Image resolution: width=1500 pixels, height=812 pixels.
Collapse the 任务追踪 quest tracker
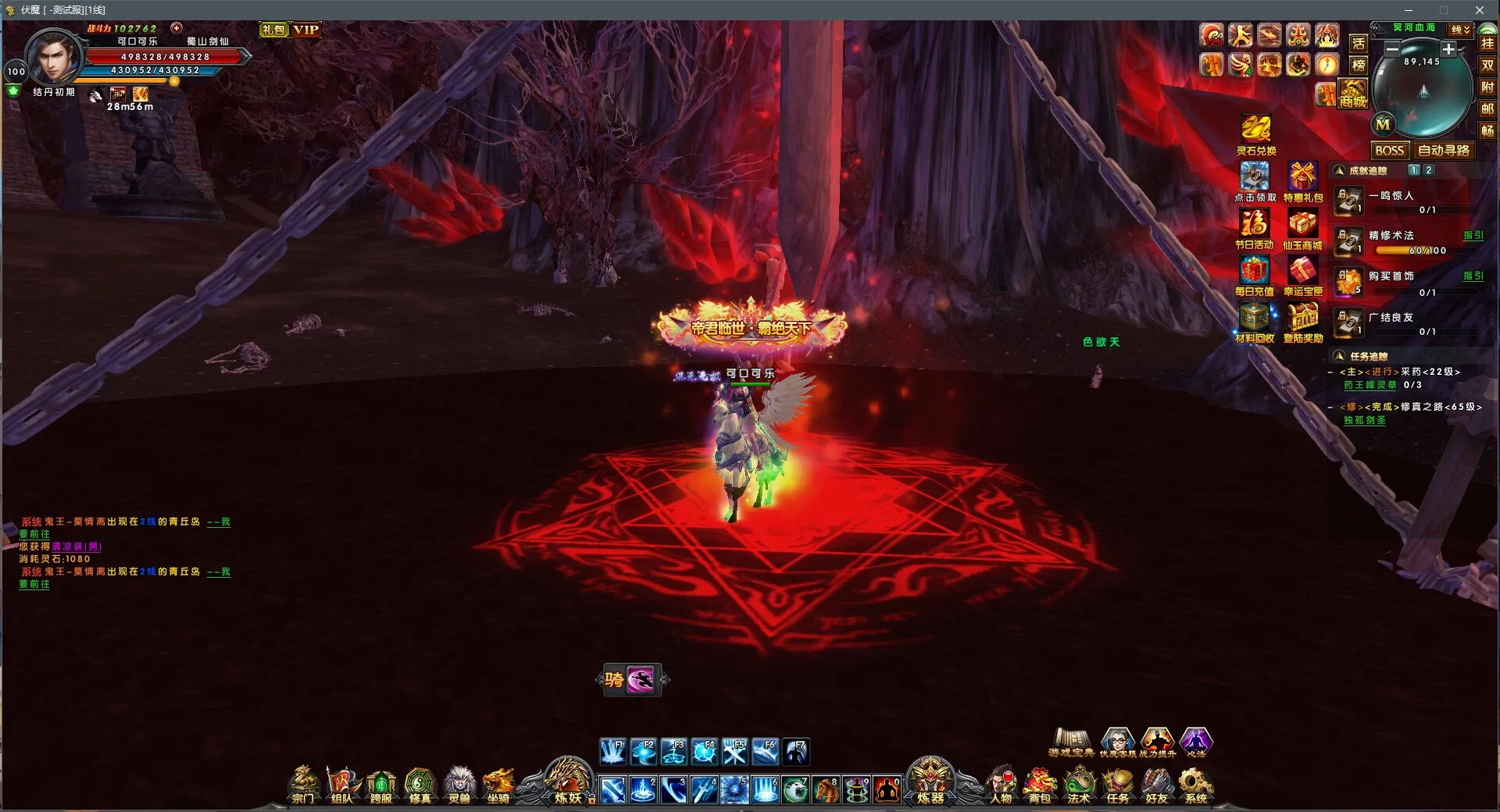[x=1341, y=356]
